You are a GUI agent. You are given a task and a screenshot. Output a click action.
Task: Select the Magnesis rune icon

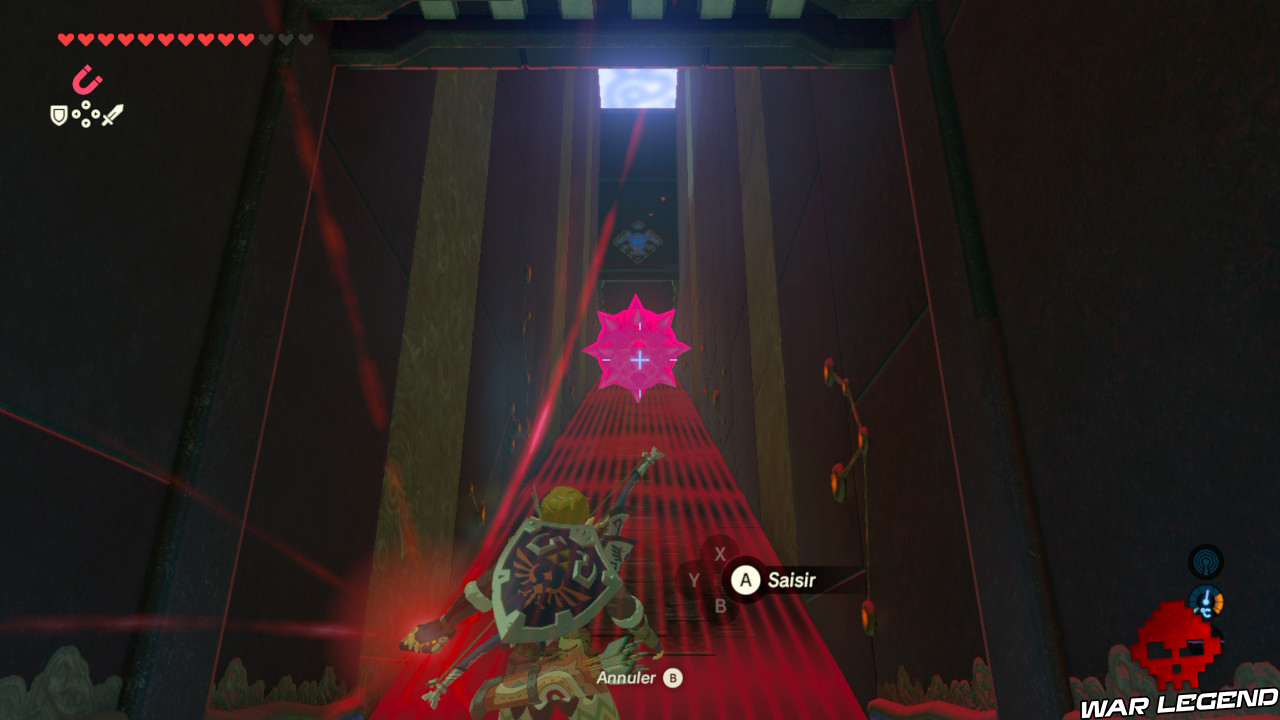pyautogui.click(x=85, y=80)
